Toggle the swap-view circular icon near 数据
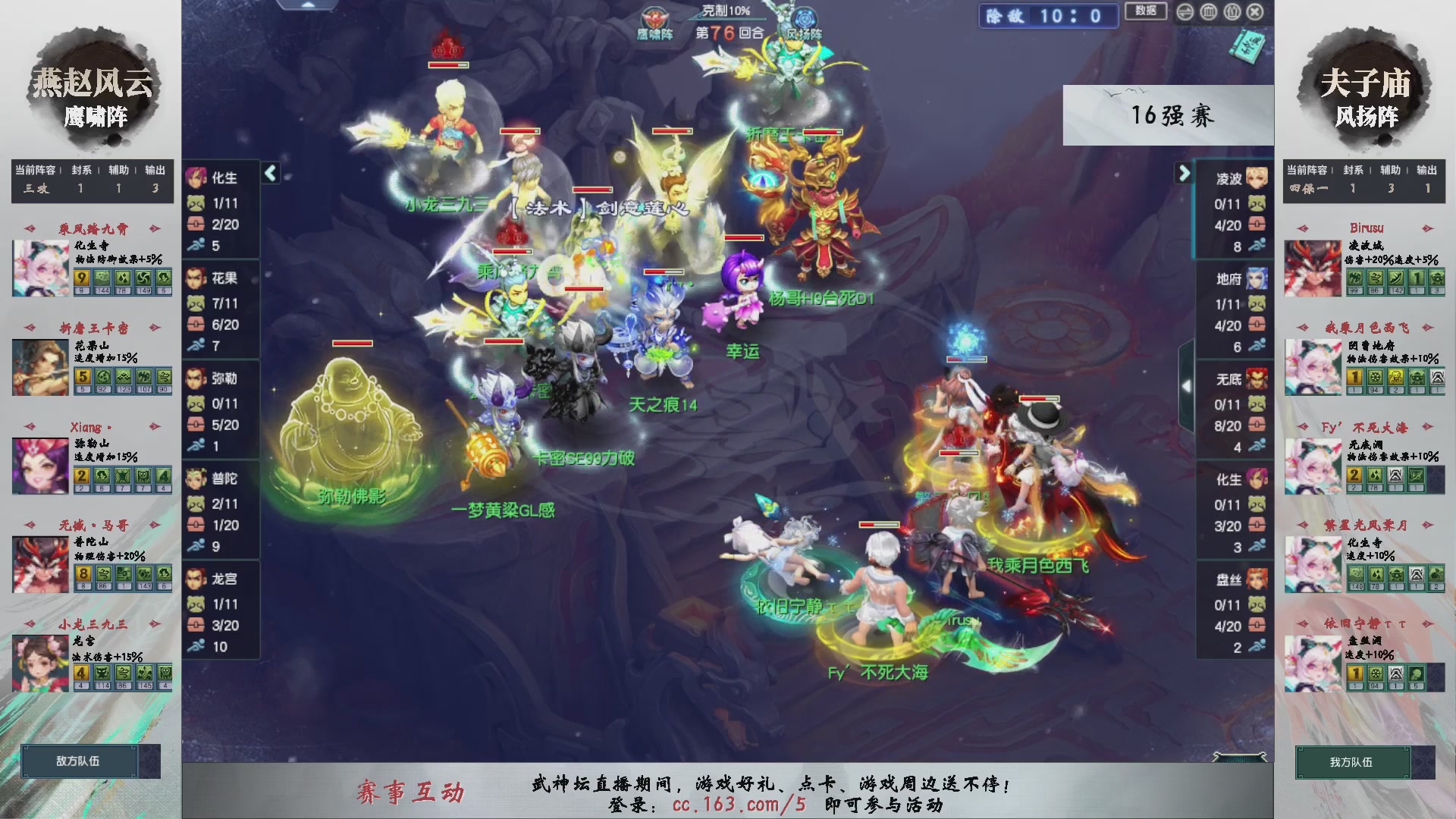This screenshot has height=819, width=1456. click(1185, 12)
